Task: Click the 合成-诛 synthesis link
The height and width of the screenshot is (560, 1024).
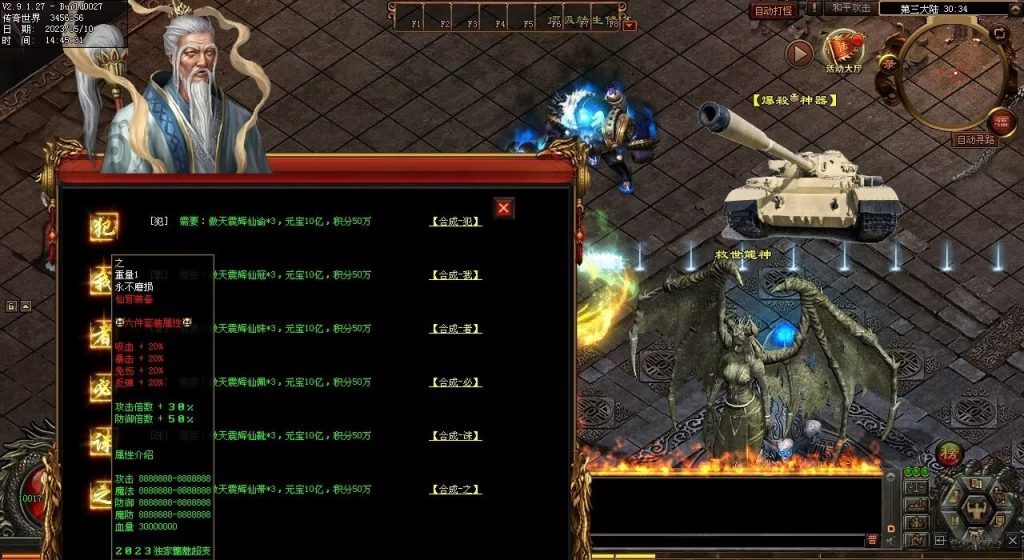Action: (x=455, y=436)
